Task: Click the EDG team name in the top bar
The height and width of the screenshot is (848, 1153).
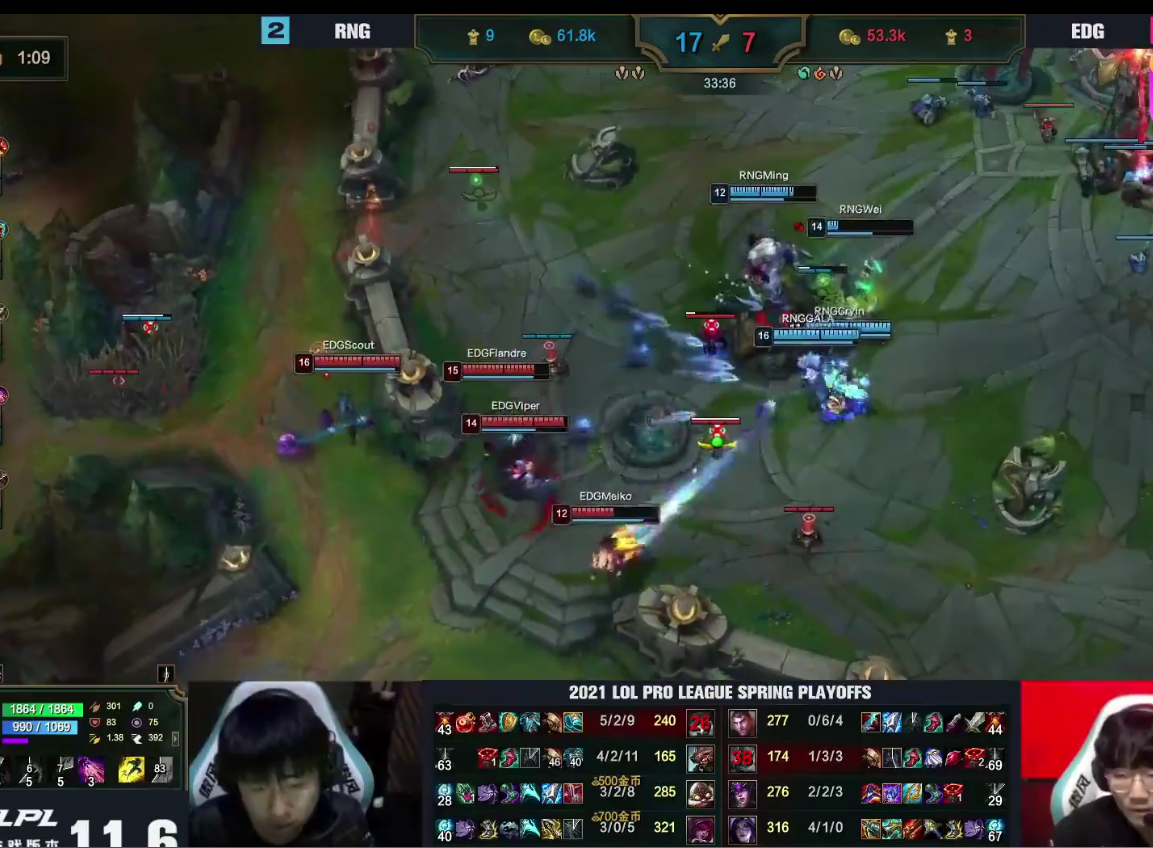Action: pyautogui.click(x=1087, y=31)
